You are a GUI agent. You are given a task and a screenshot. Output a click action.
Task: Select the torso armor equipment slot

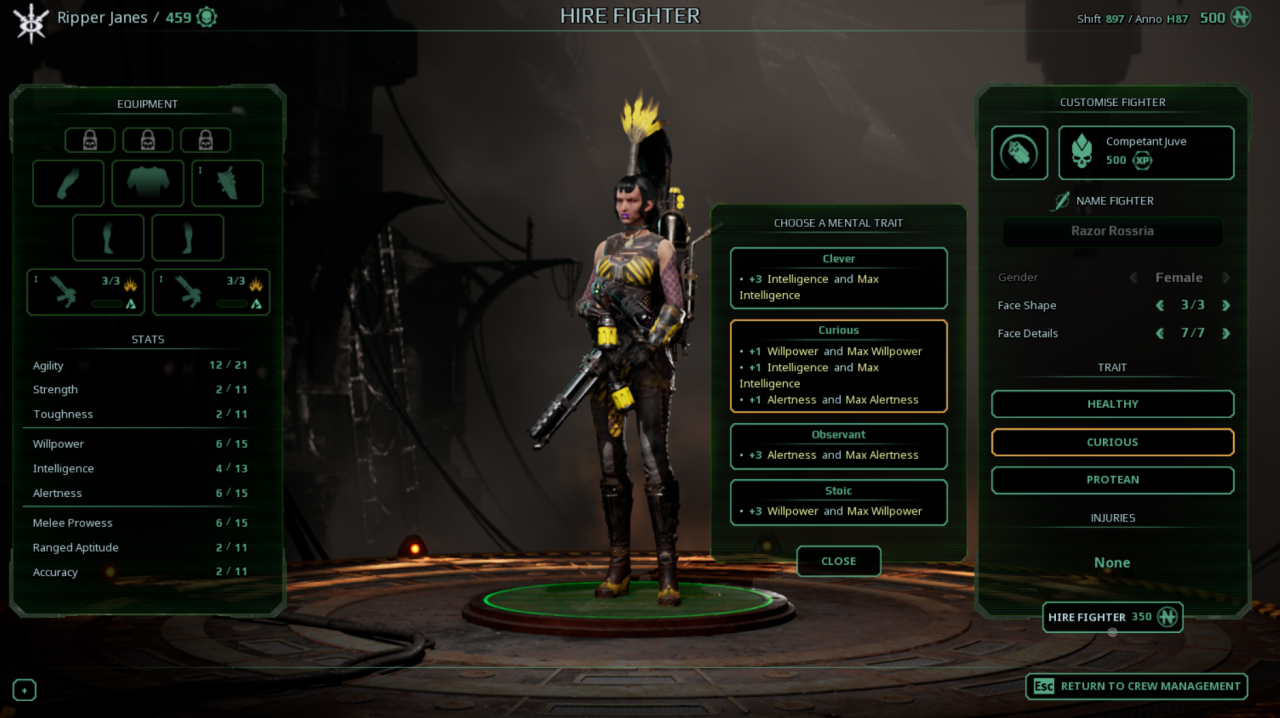click(147, 183)
